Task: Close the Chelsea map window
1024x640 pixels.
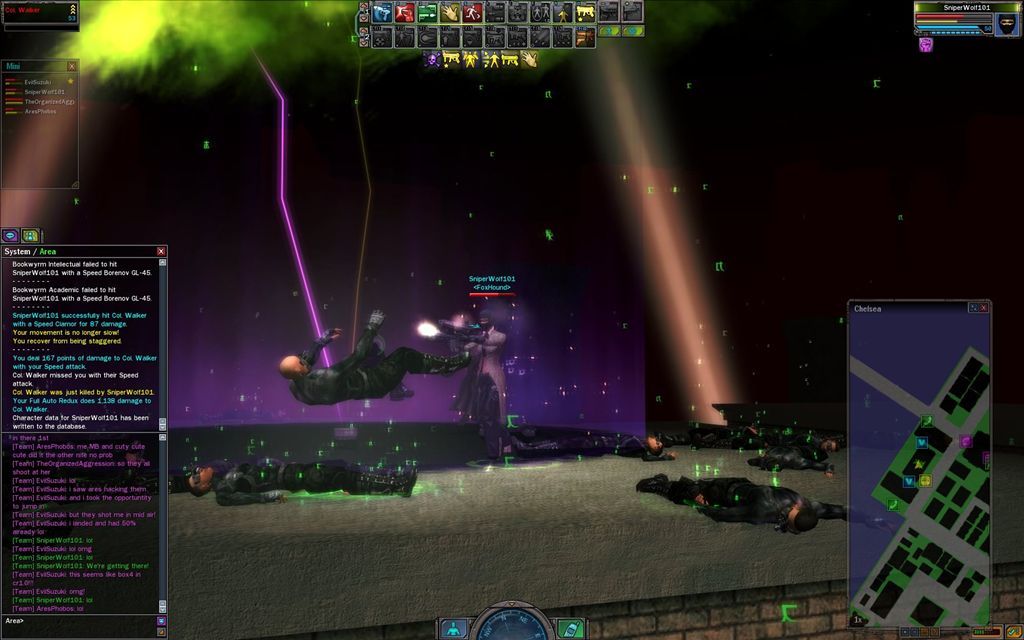Action: click(x=983, y=308)
